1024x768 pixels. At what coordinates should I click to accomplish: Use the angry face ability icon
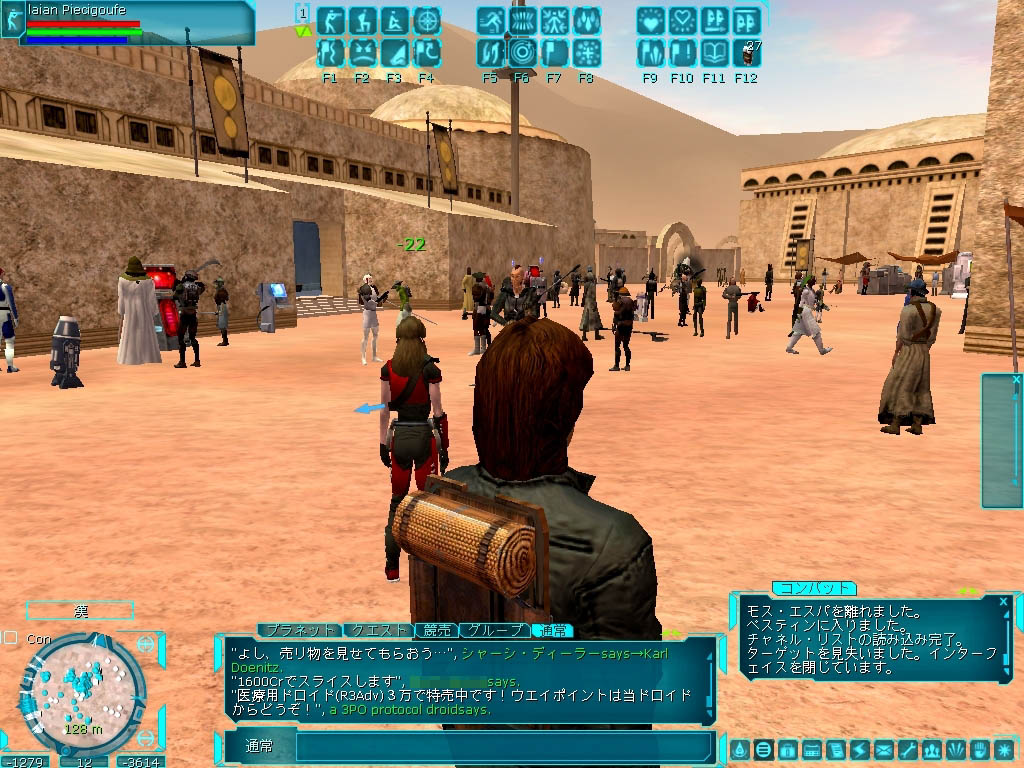pyautogui.click(x=362, y=52)
